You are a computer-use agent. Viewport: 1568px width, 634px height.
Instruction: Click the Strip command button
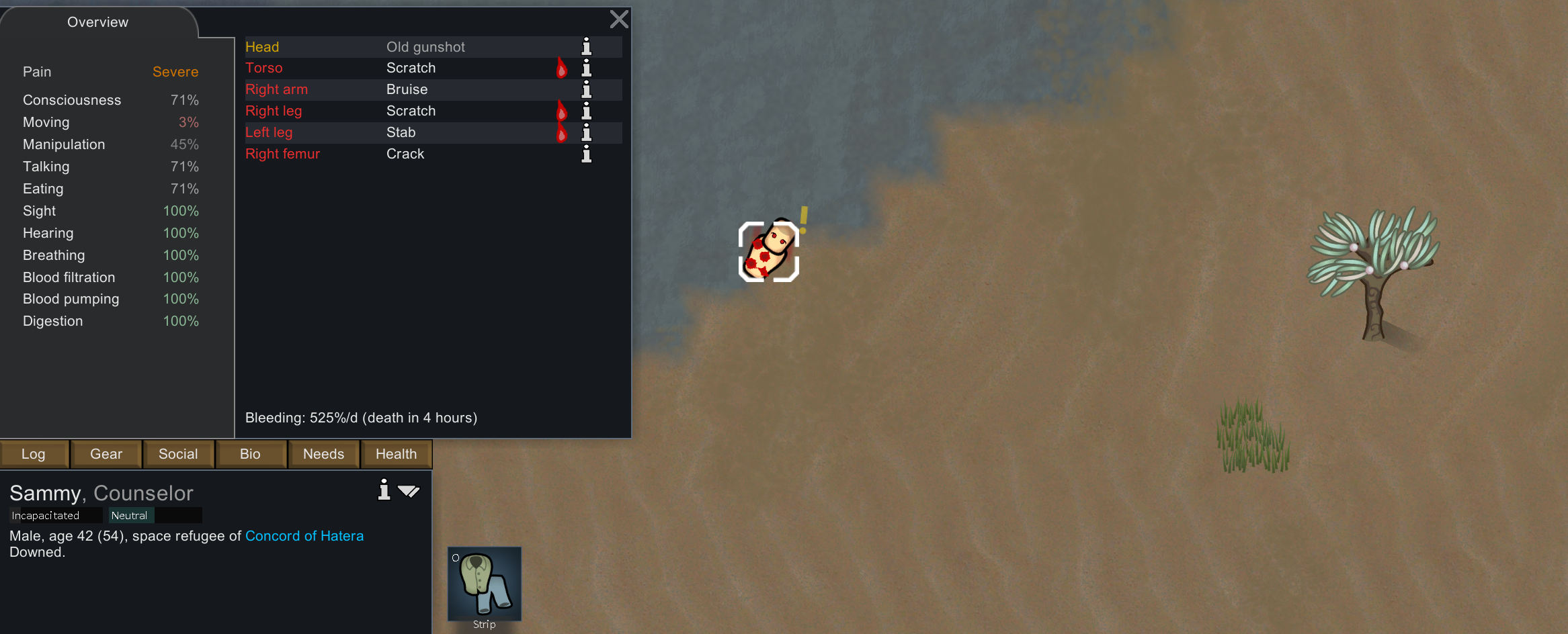[x=484, y=586]
